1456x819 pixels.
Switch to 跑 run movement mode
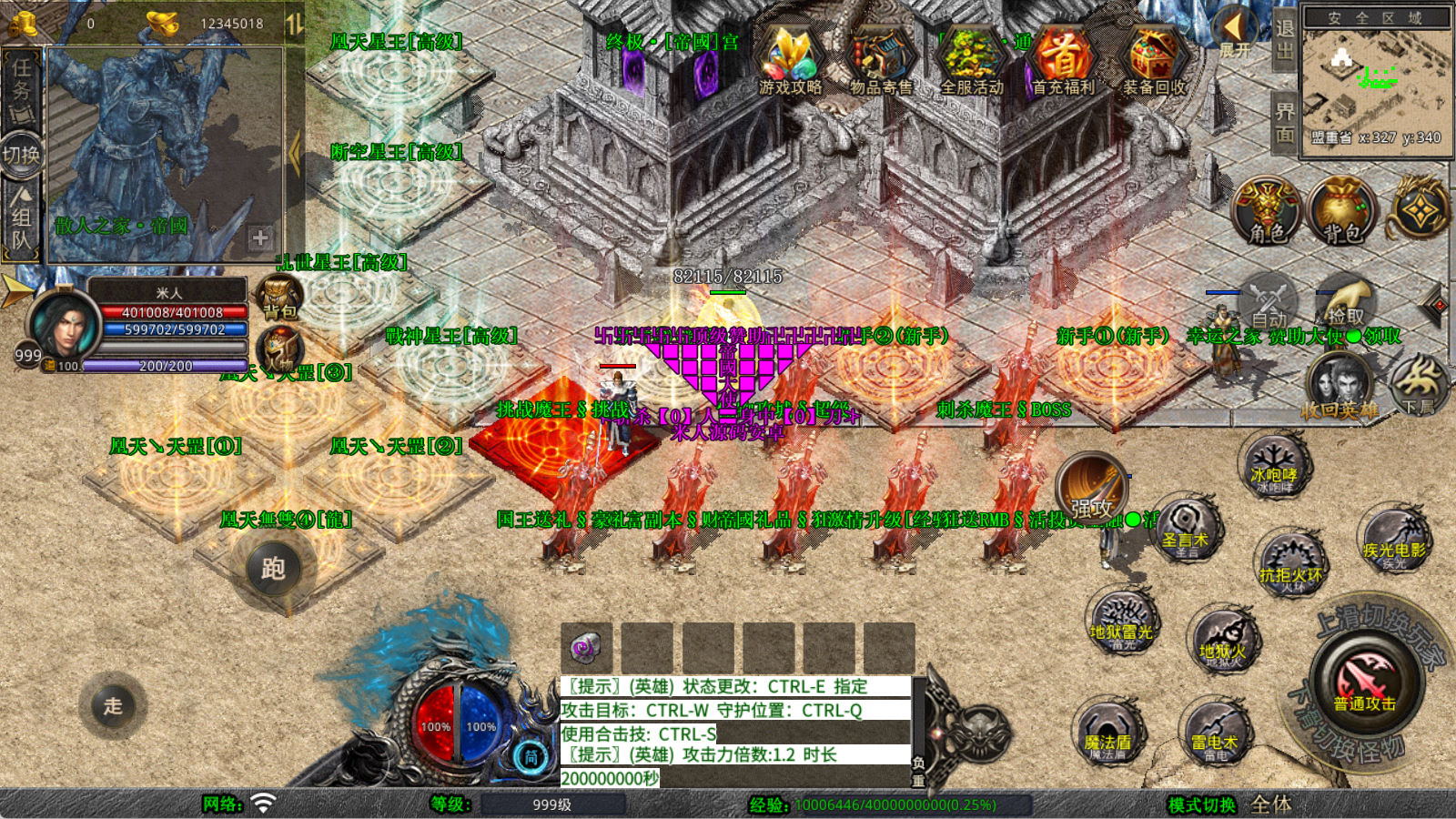(273, 569)
